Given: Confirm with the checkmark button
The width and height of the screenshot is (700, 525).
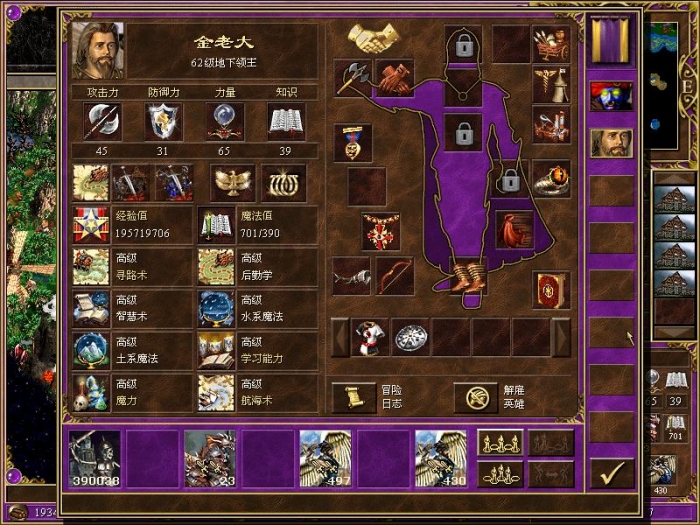Looking at the screenshot, I should [610, 470].
